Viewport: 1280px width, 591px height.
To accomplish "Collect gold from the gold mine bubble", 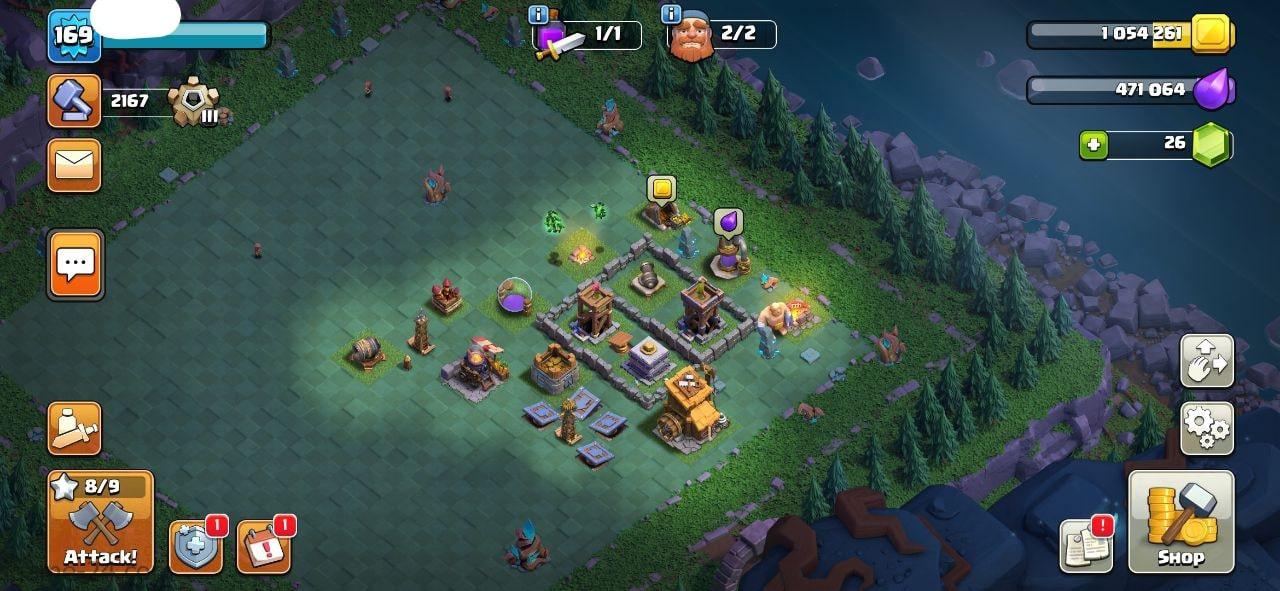I will click(661, 188).
